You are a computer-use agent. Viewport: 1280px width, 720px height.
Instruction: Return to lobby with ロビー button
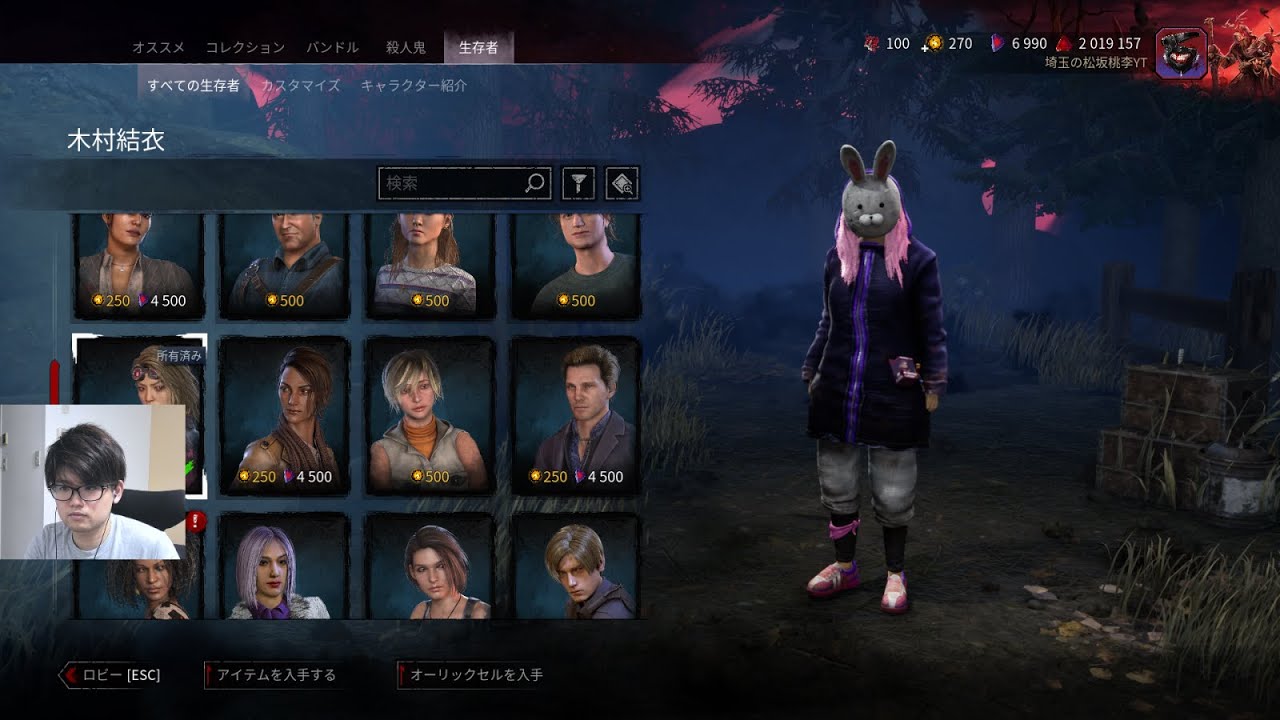pyautogui.click(x=112, y=675)
